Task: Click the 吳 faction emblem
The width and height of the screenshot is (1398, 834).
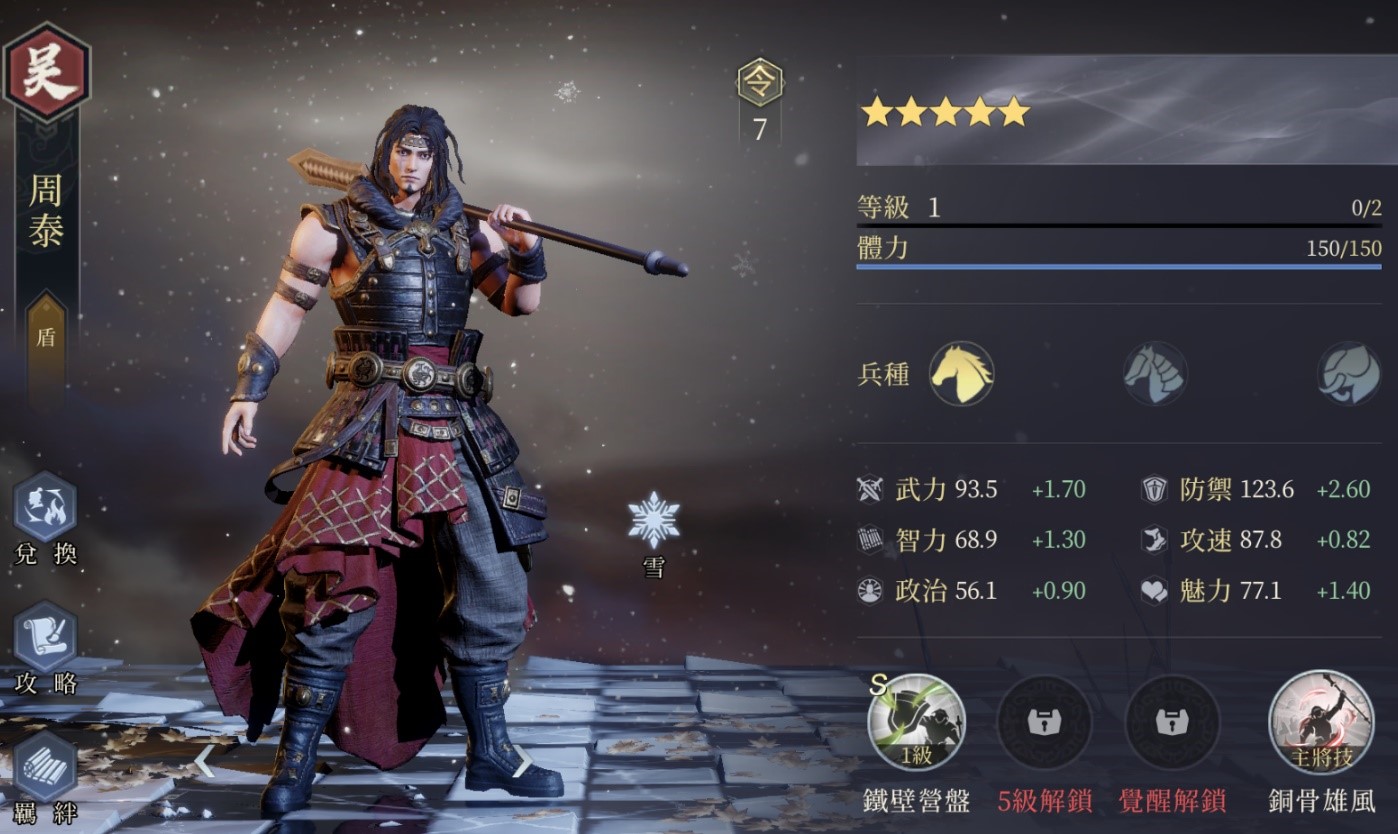Action: (46, 72)
